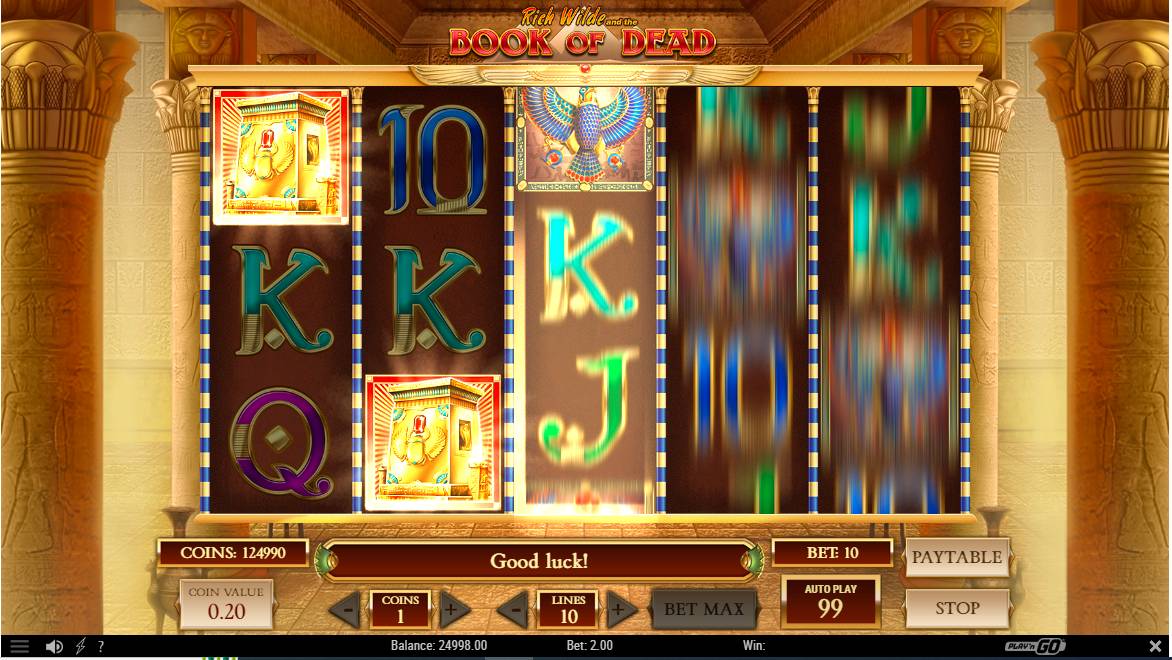This screenshot has height=660, width=1172.
Task: Click the Bet Max button
Action: pos(704,608)
